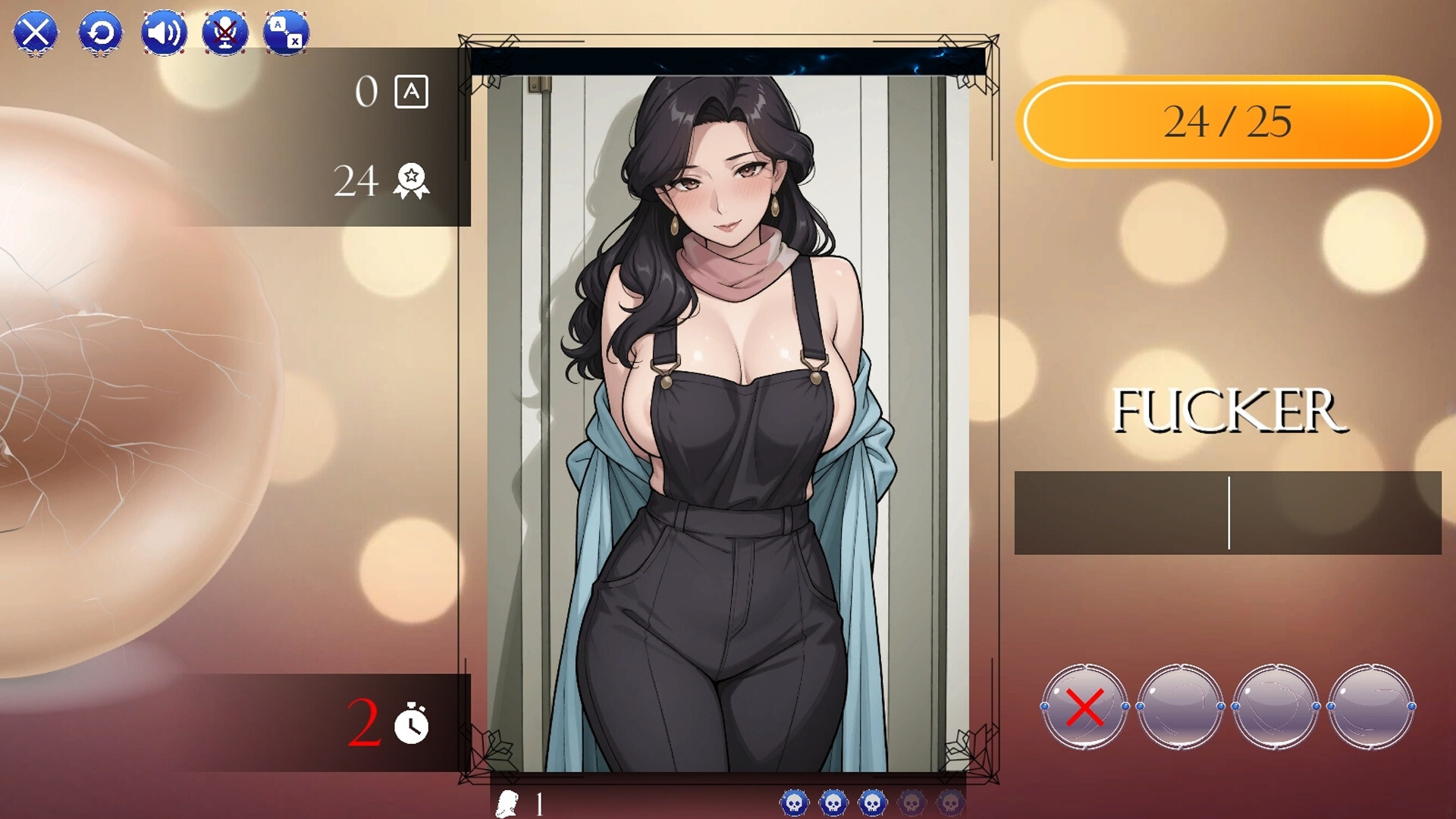The height and width of the screenshot is (819, 1456).
Task: Click the sound speaker icon
Action: [164, 32]
